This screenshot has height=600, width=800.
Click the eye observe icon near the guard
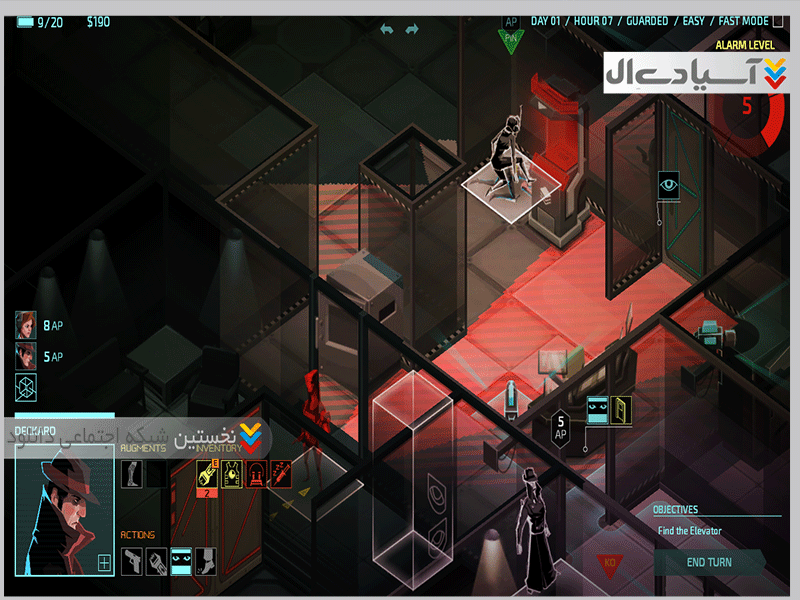pos(668,184)
